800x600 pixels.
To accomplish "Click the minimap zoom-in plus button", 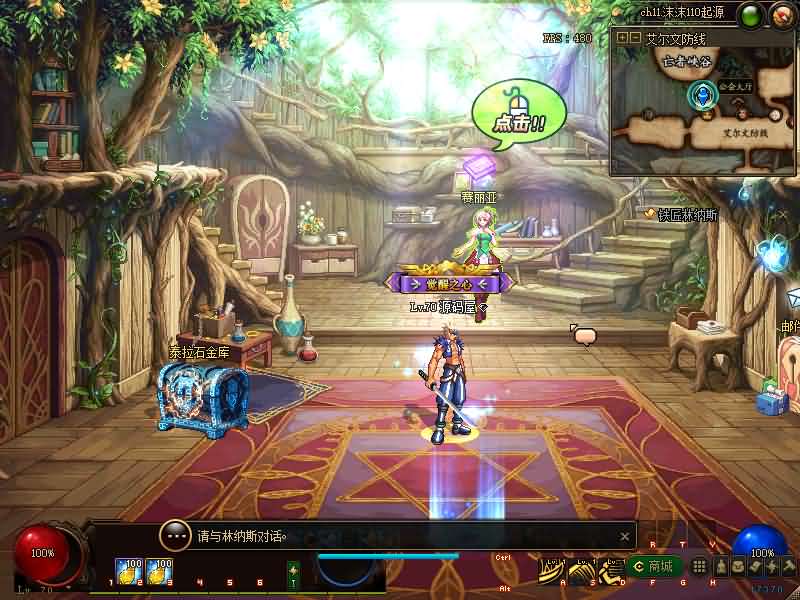I will click(x=622, y=37).
